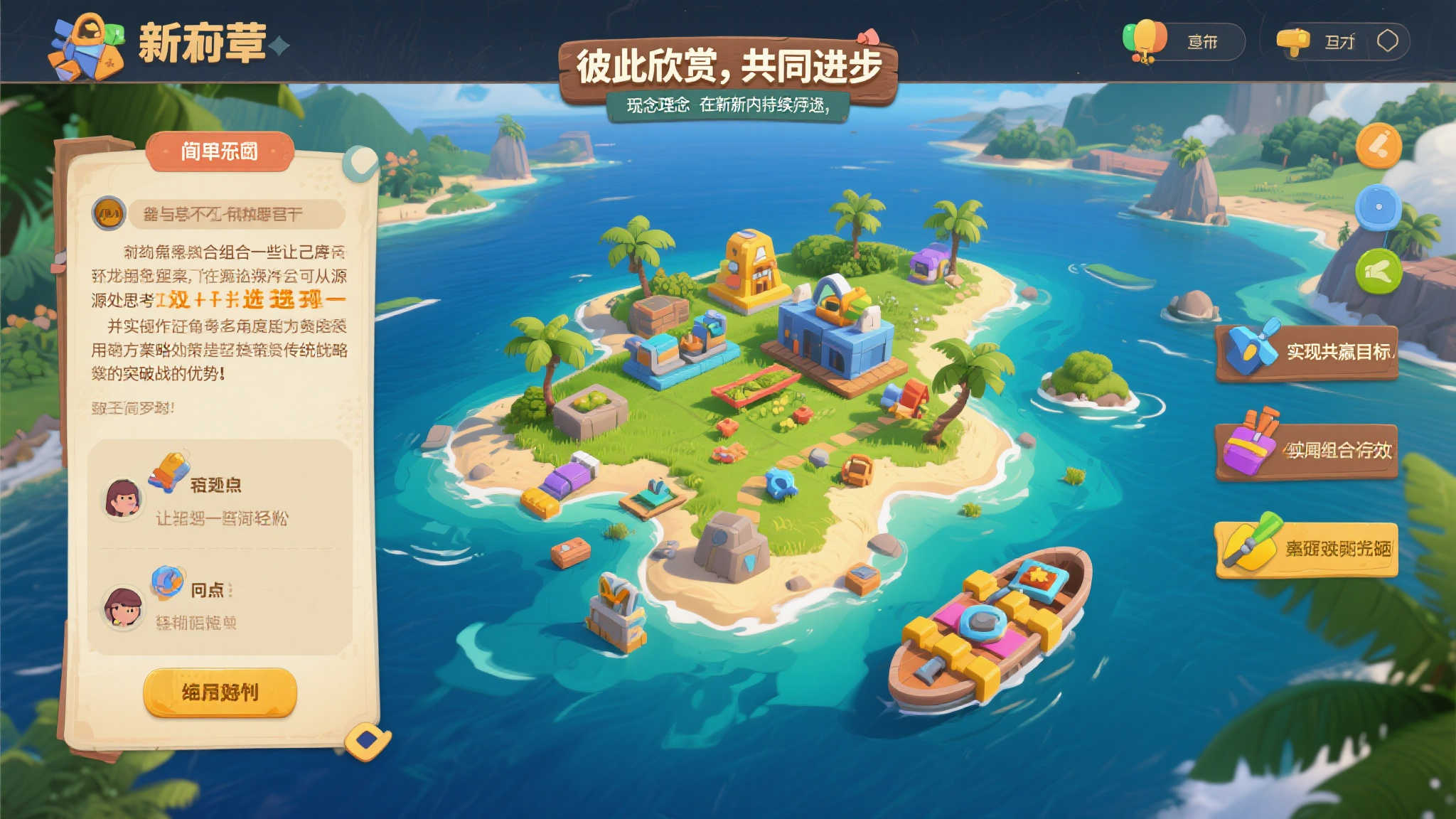Image resolution: width=1456 pixels, height=819 pixels.
Task: Click the game logo icon in the top-left
Action: [x=84, y=44]
